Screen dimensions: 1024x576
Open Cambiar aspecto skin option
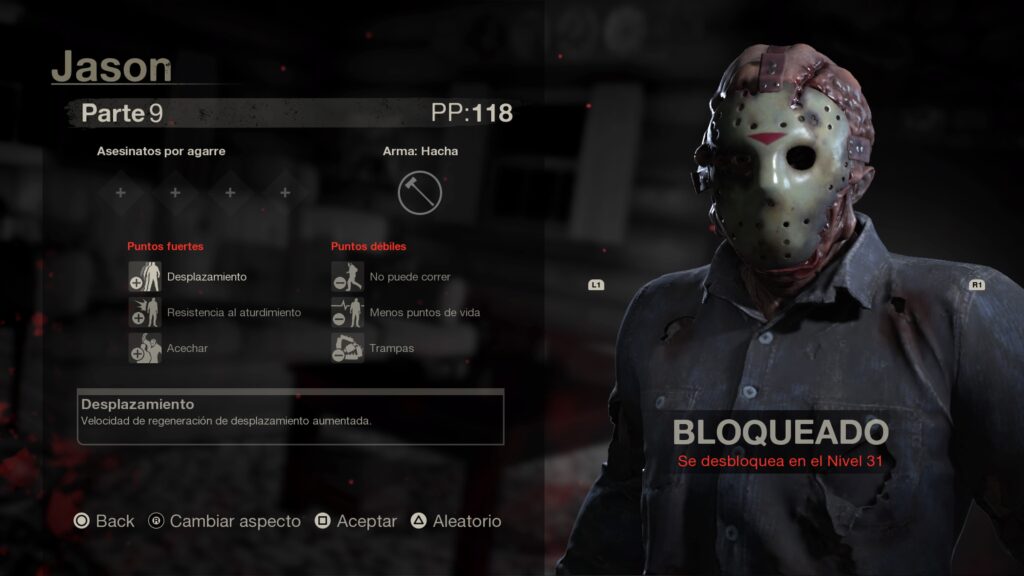(x=224, y=521)
